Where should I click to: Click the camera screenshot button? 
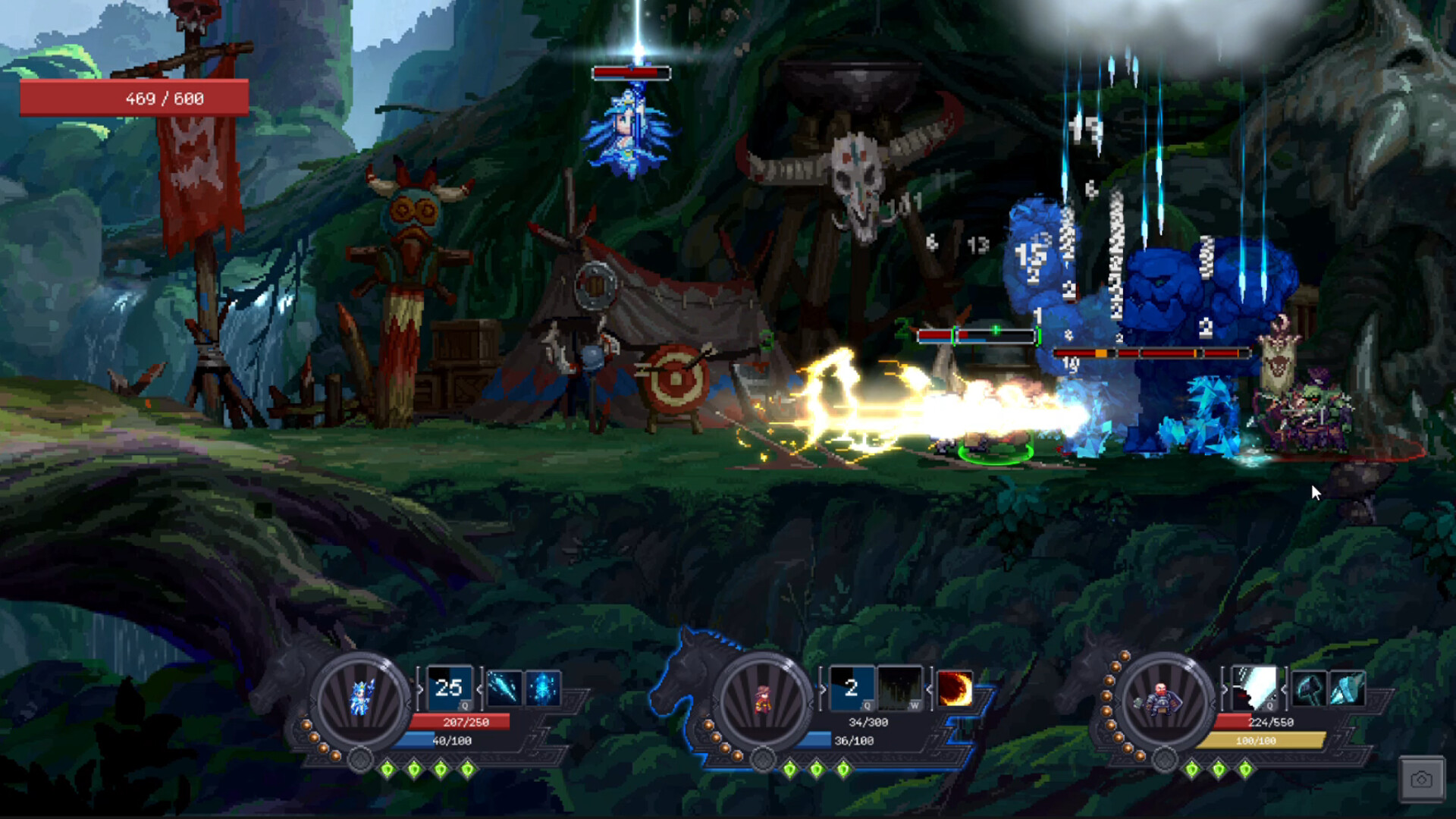[1420, 778]
